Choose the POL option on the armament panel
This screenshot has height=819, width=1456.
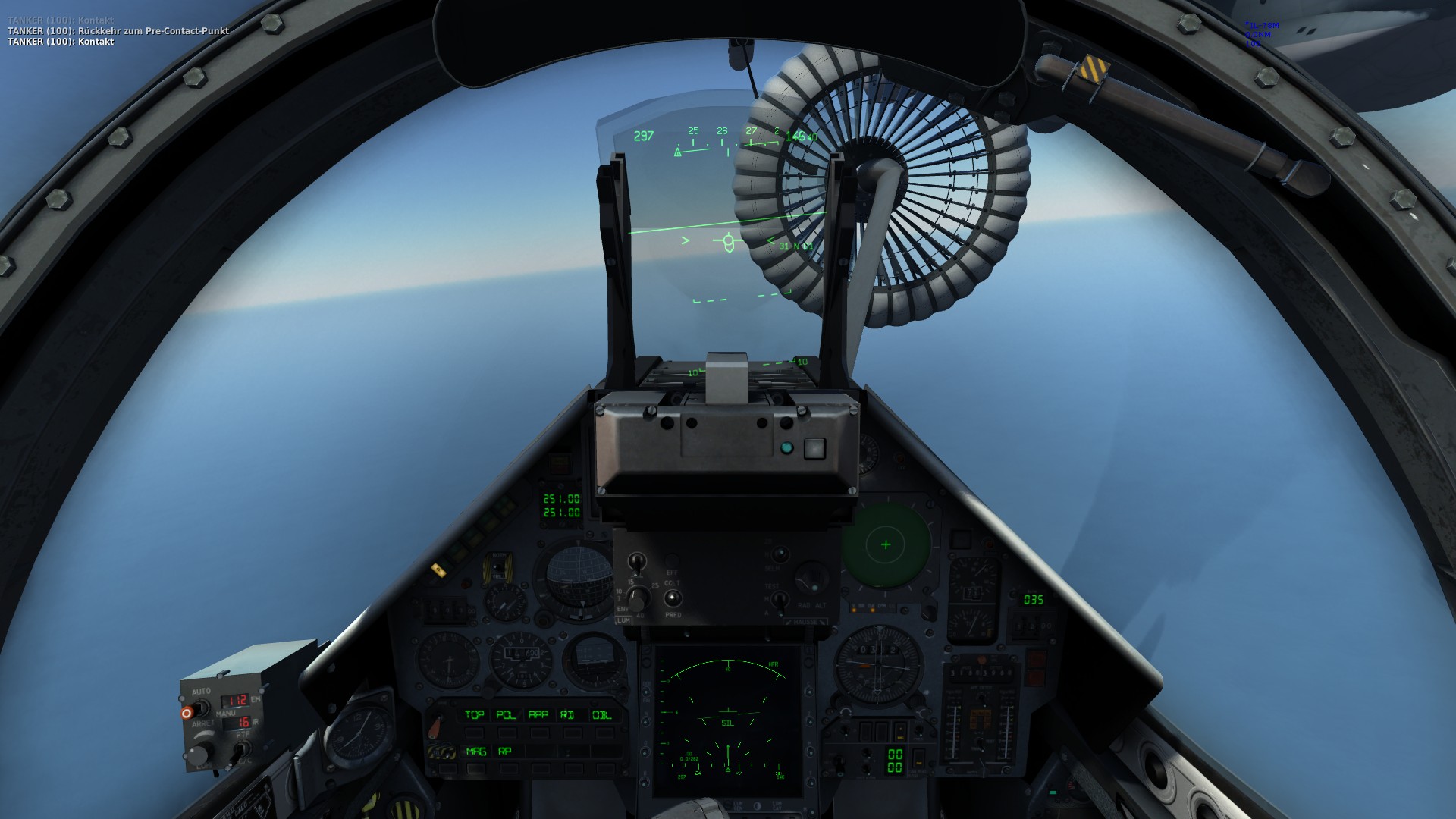(506, 715)
